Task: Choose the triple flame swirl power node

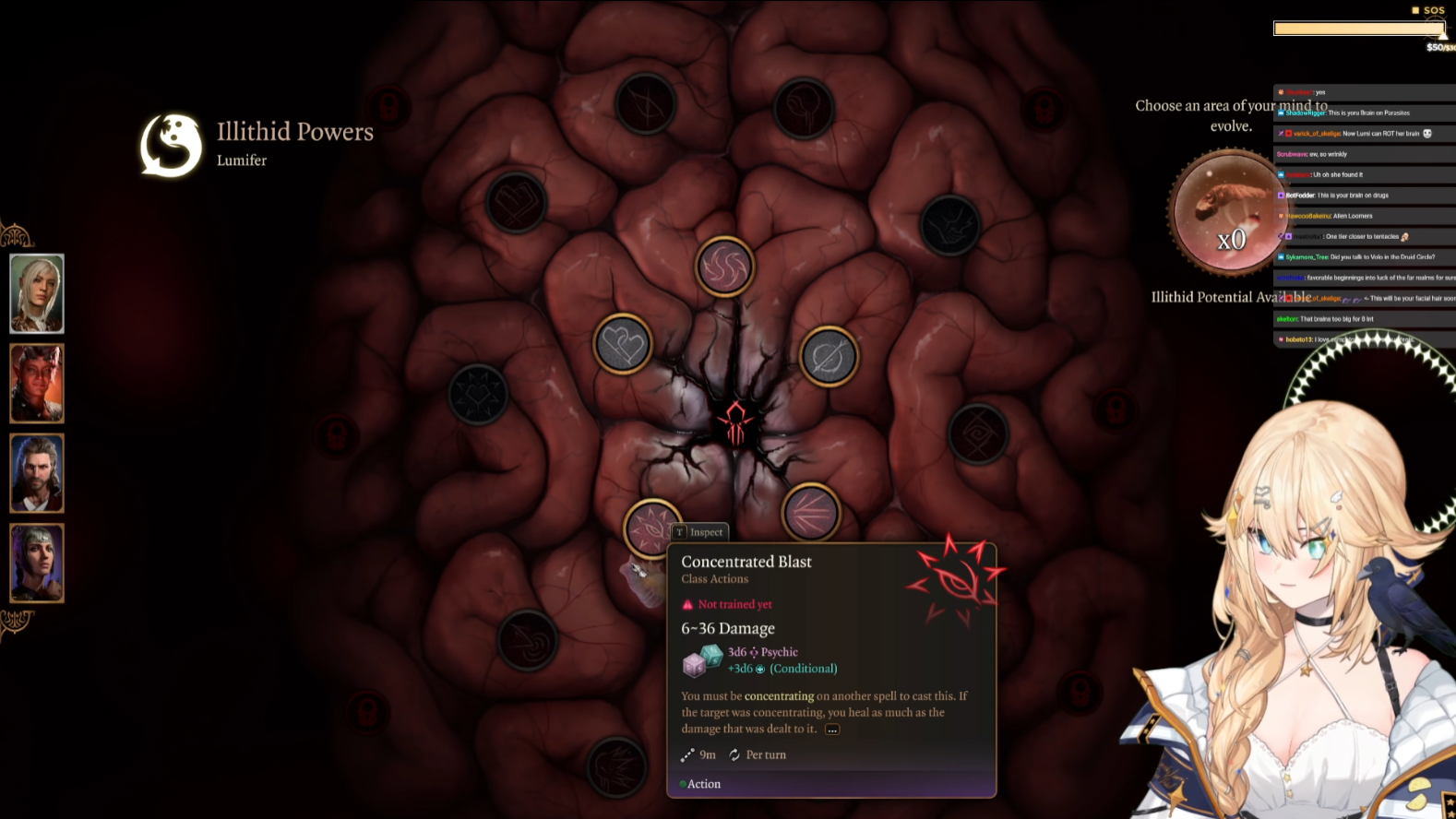Action: click(x=724, y=267)
